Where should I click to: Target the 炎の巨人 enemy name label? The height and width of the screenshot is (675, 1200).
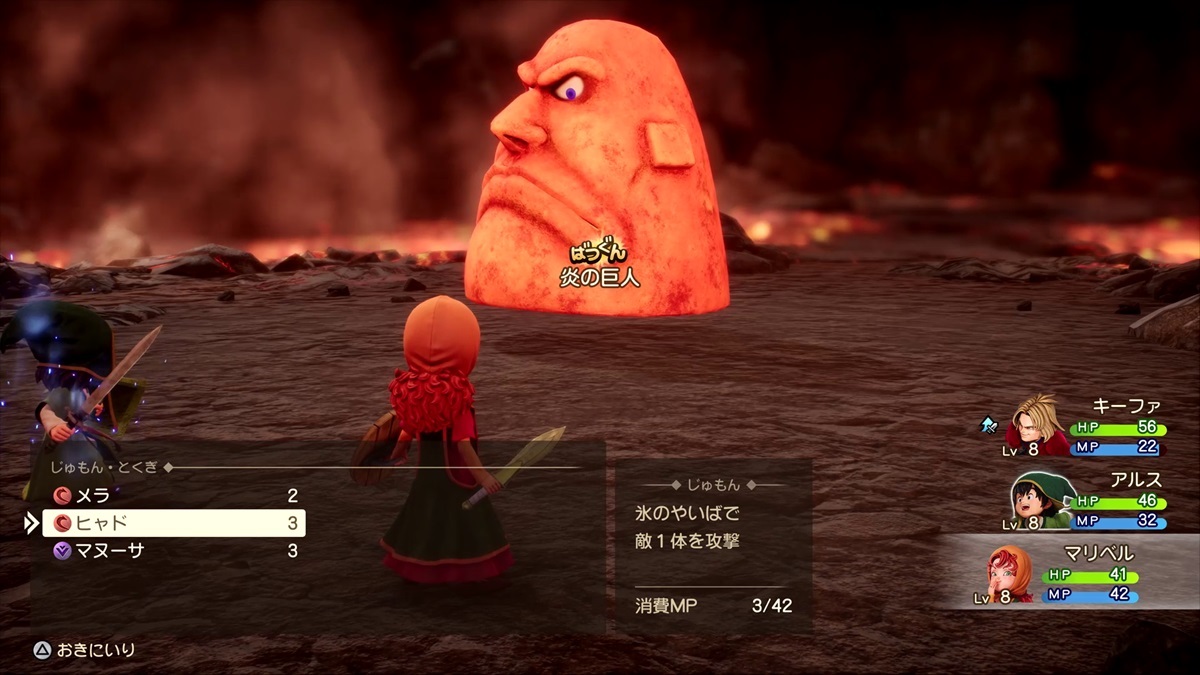tap(599, 277)
